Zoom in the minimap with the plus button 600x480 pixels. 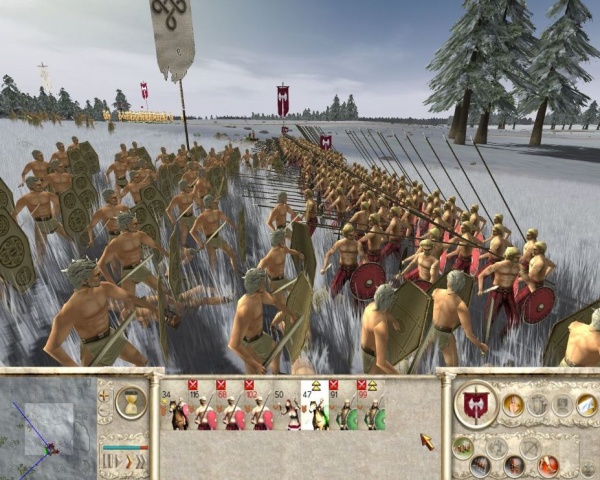[103, 393]
